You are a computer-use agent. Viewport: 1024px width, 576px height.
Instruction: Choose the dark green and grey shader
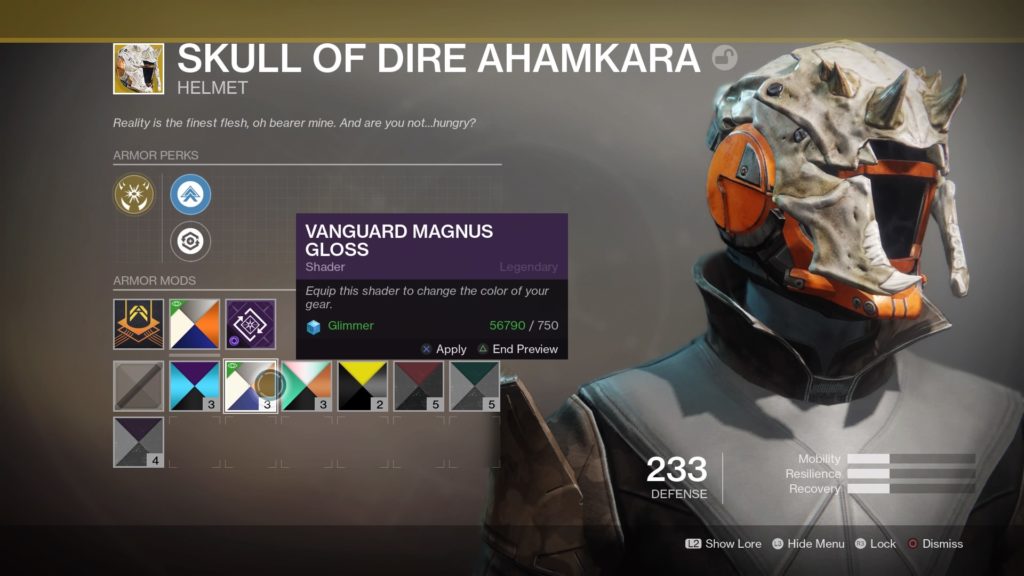pyautogui.click(x=474, y=387)
